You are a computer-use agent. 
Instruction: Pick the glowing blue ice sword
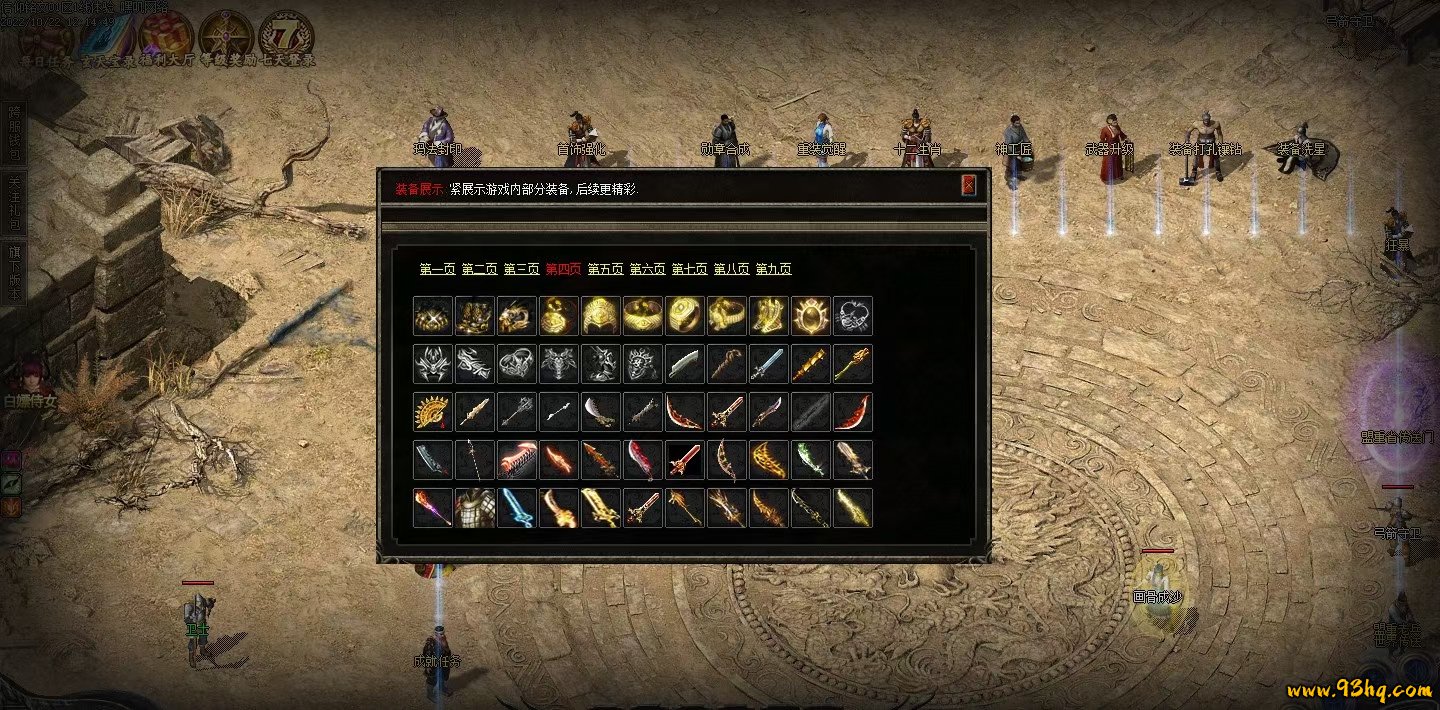516,508
